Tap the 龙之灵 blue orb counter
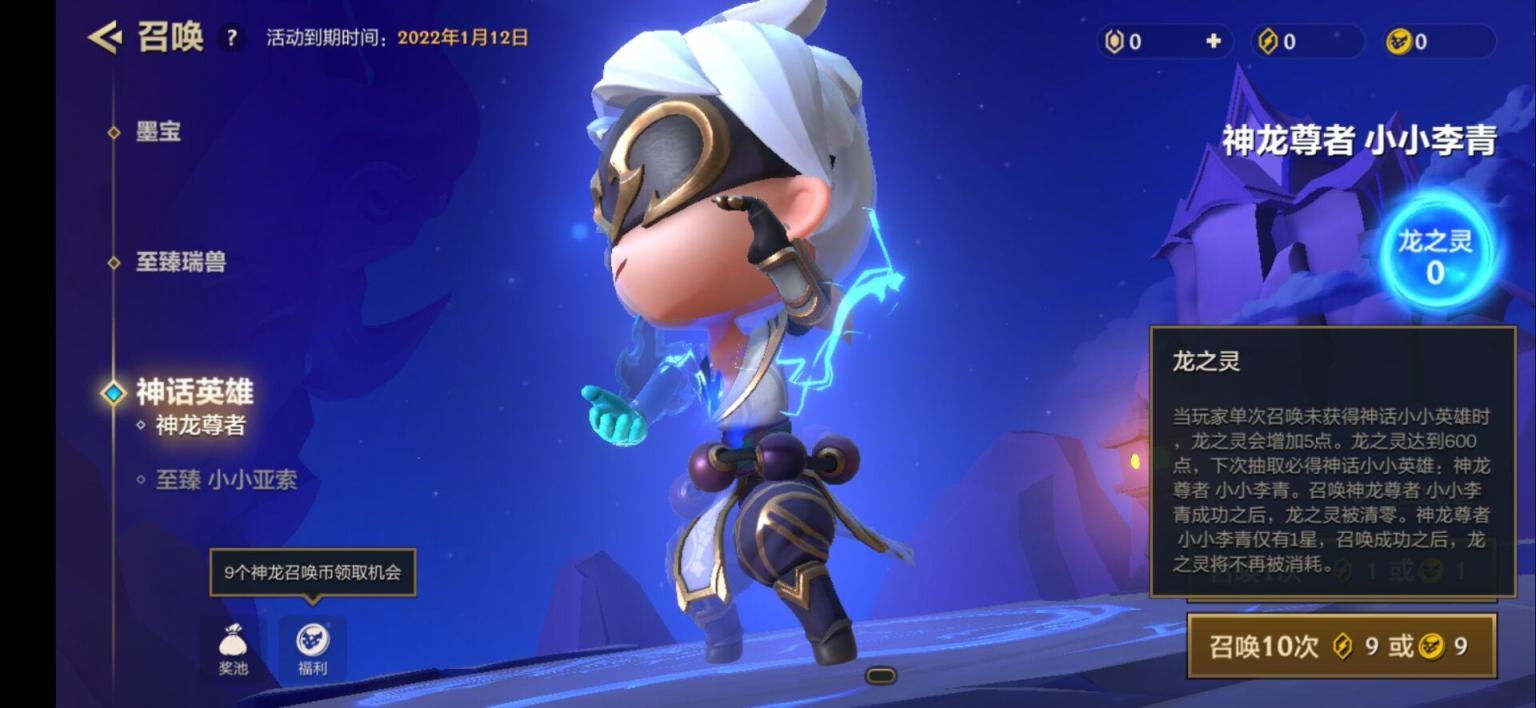Image resolution: width=1536 pixels, height=708 pixels. (1434, 256)
